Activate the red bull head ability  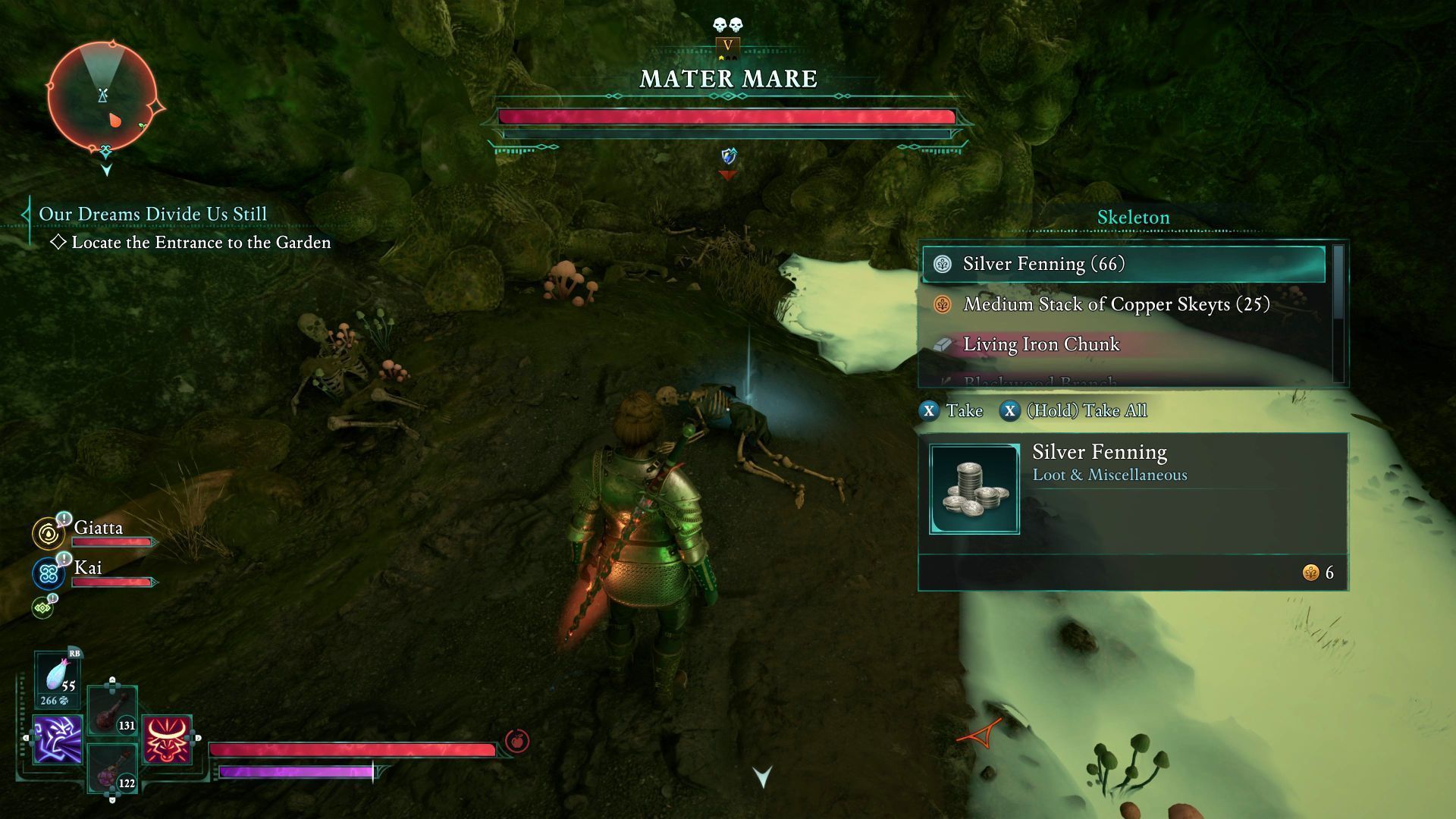[167, 739]
